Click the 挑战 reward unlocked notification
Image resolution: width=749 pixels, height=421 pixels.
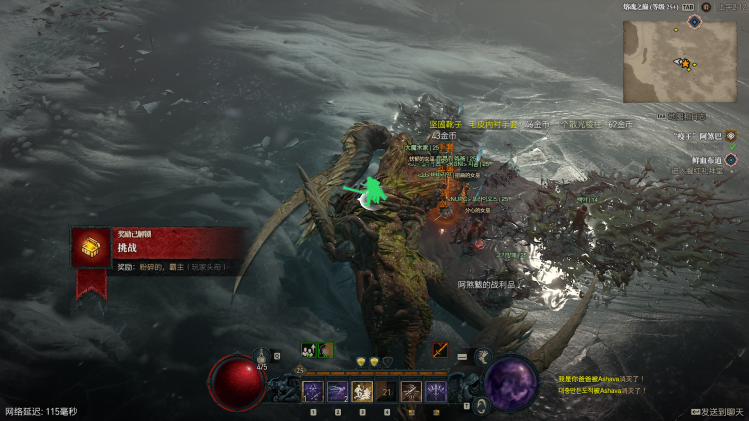tap(160, 247)
